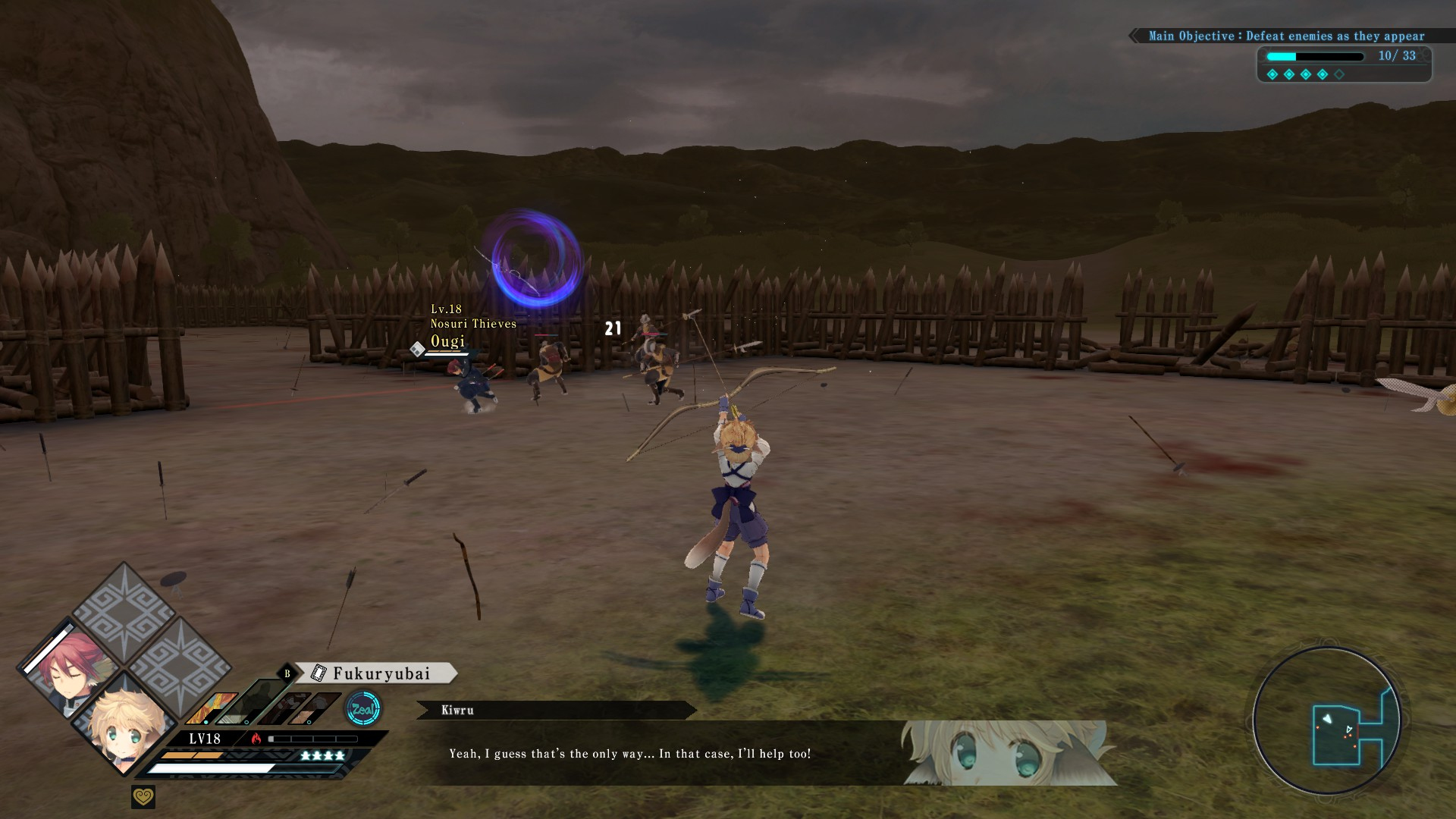
Task: Activate the Zeal gauge icon
Action: point(362,710)
